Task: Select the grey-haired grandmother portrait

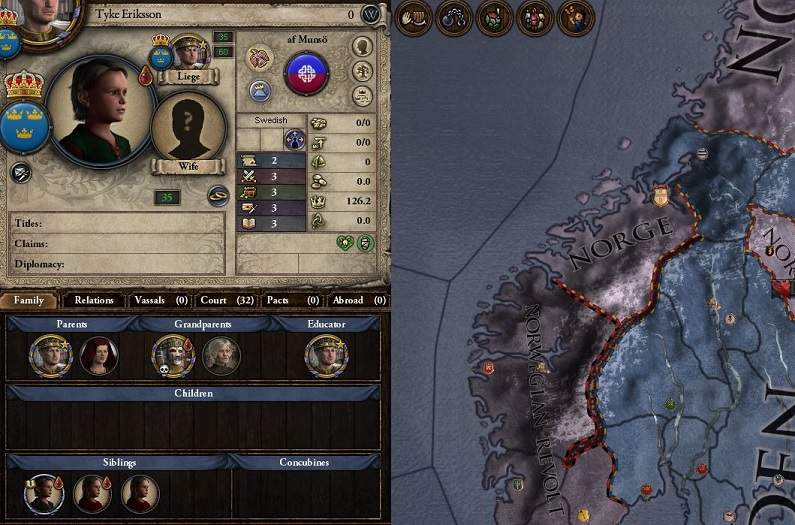Action: click(x=221, y=355)
